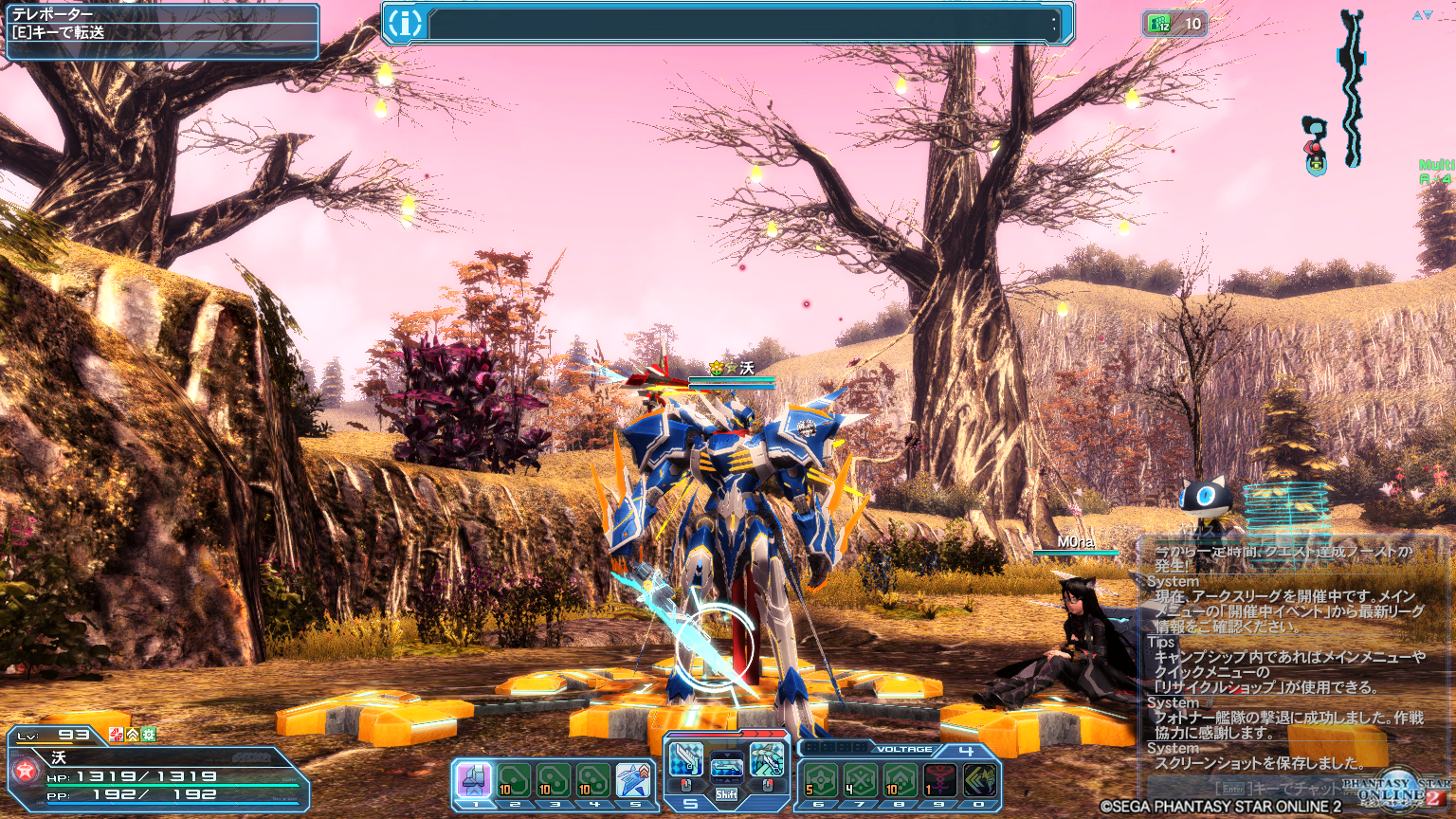Viewport: 1456px width, 819px height.
Task: Activate the green hexagon skill in slot 6
Action: 821,780
